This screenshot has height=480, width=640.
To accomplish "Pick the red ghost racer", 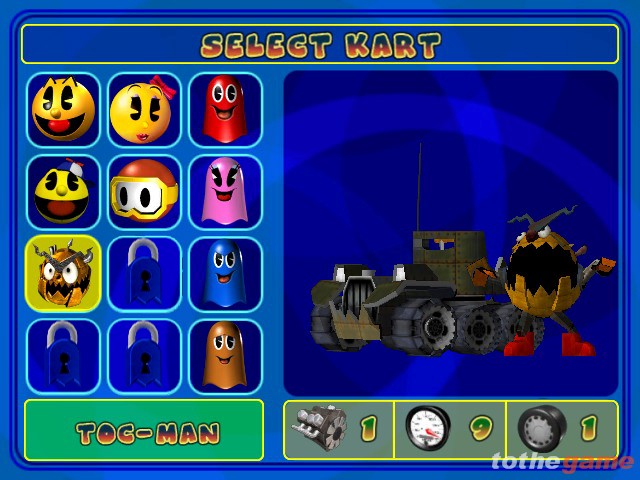I will (225, 109).
